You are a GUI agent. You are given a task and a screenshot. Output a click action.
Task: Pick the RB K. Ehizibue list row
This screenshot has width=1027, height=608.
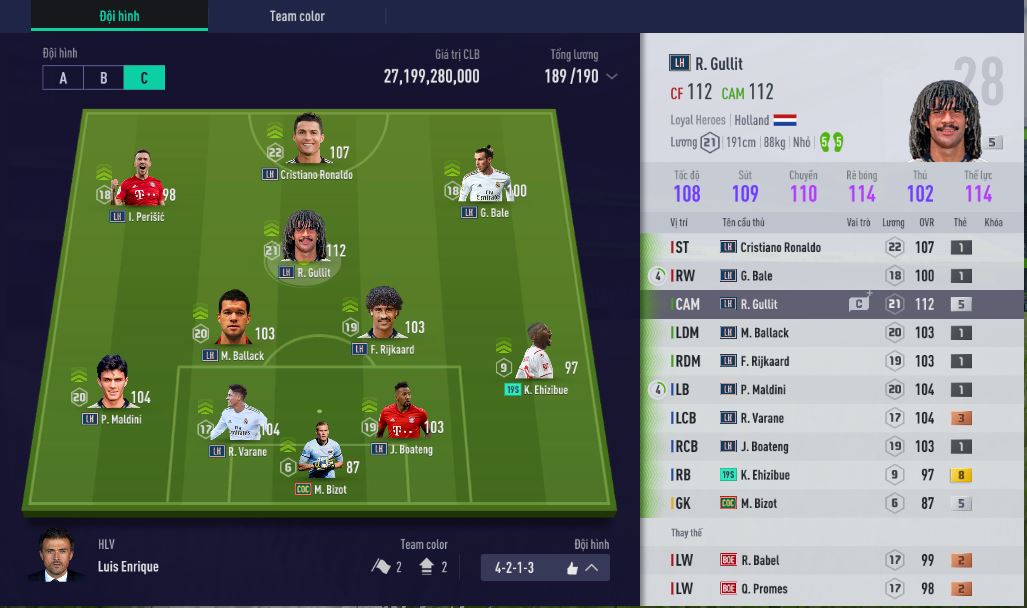click(832, 475)
